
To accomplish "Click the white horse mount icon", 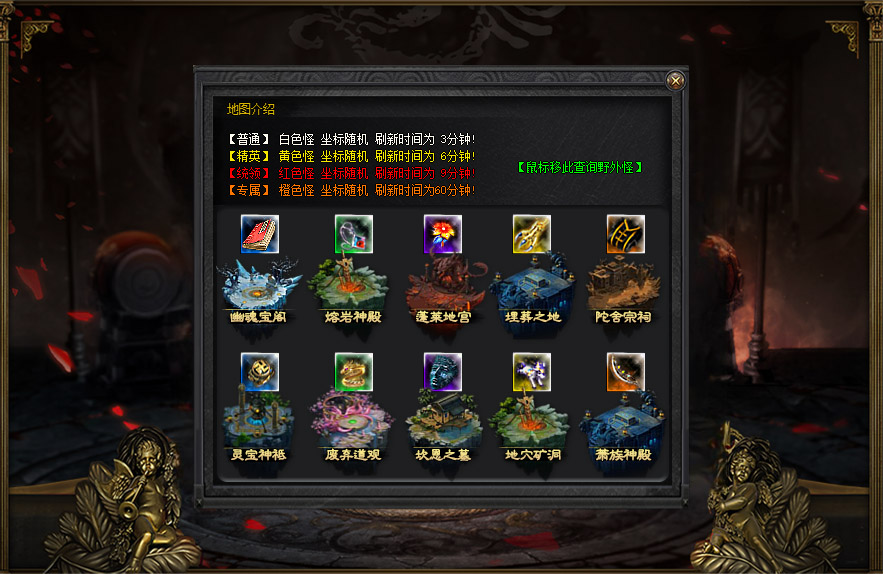I will click(x=532, y=372).
